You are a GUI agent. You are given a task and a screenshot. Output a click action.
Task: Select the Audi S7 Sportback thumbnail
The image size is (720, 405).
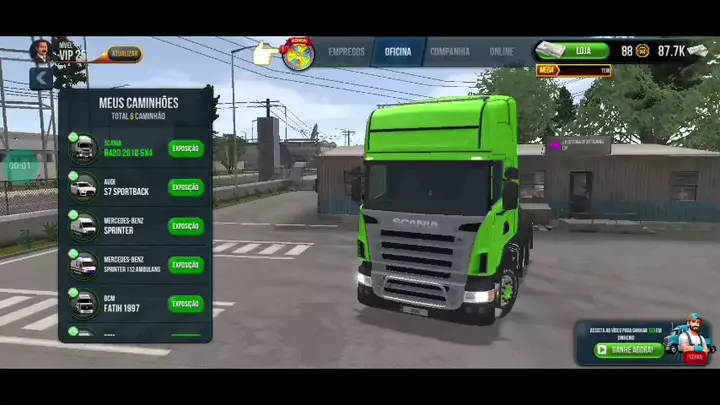(83, 187)
